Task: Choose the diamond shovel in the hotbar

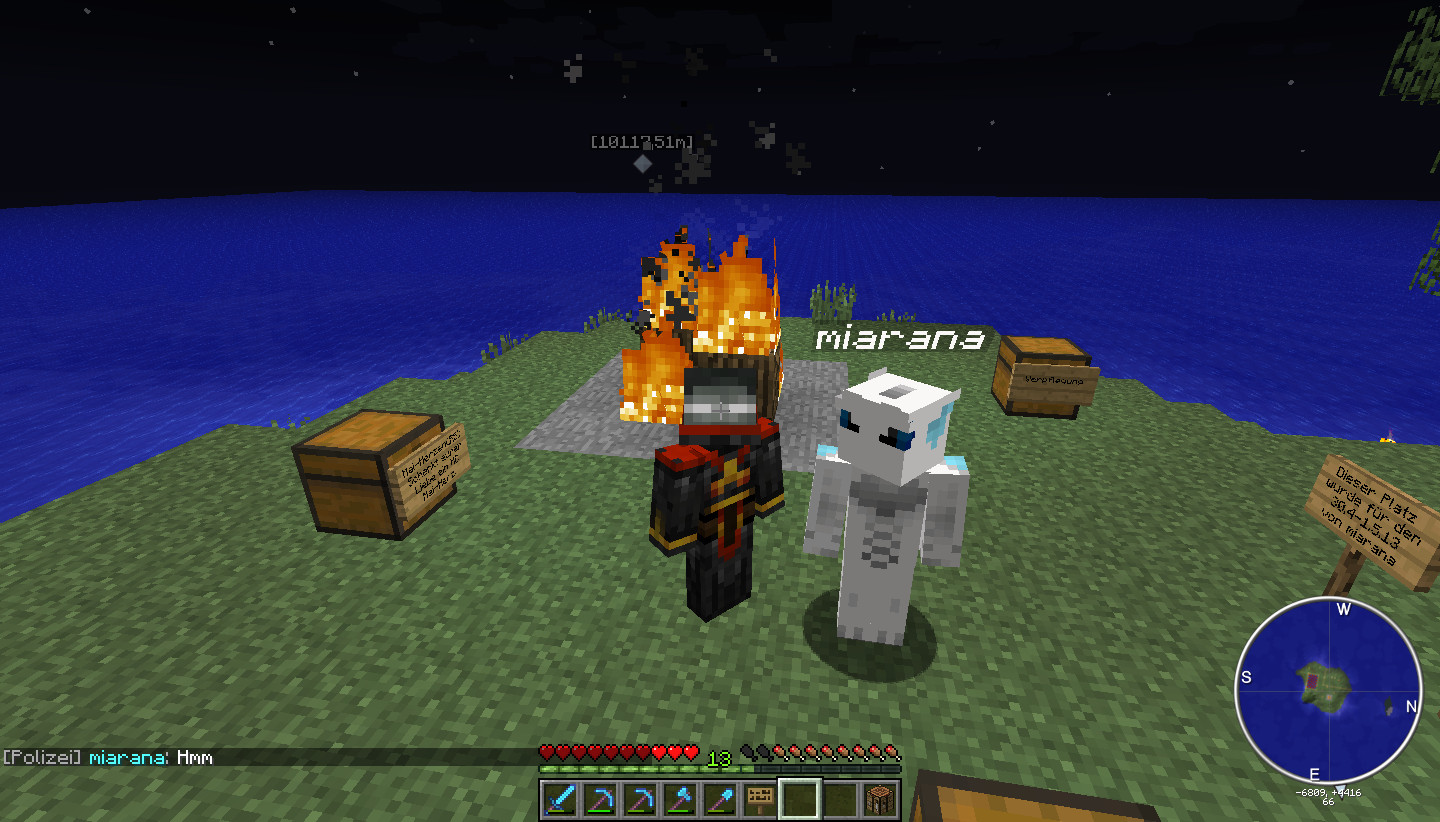Action: (720, 799)
